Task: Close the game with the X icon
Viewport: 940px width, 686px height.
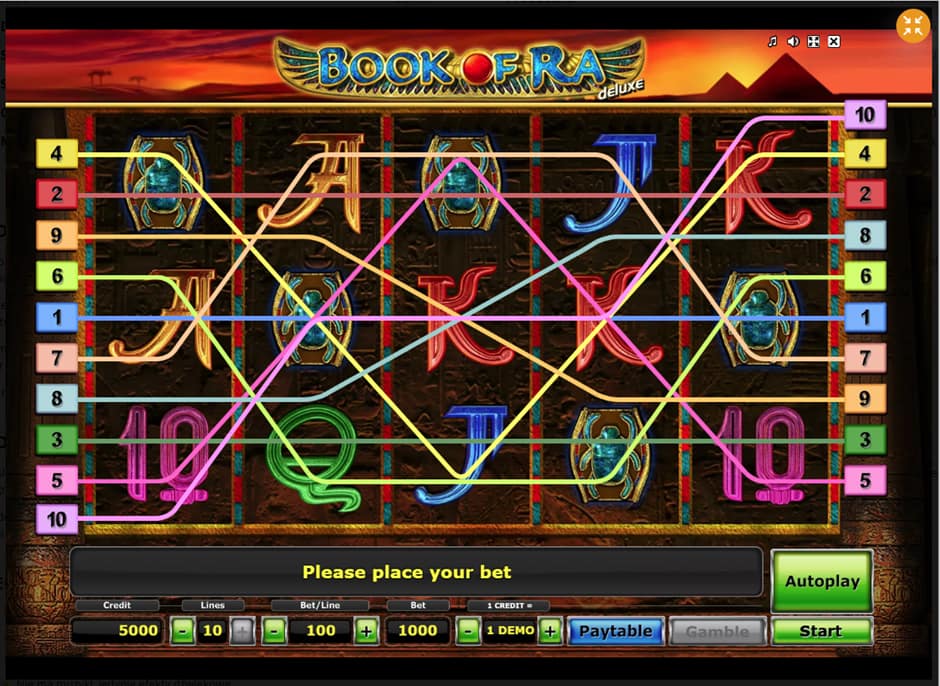Action: [x=834, y=42]
